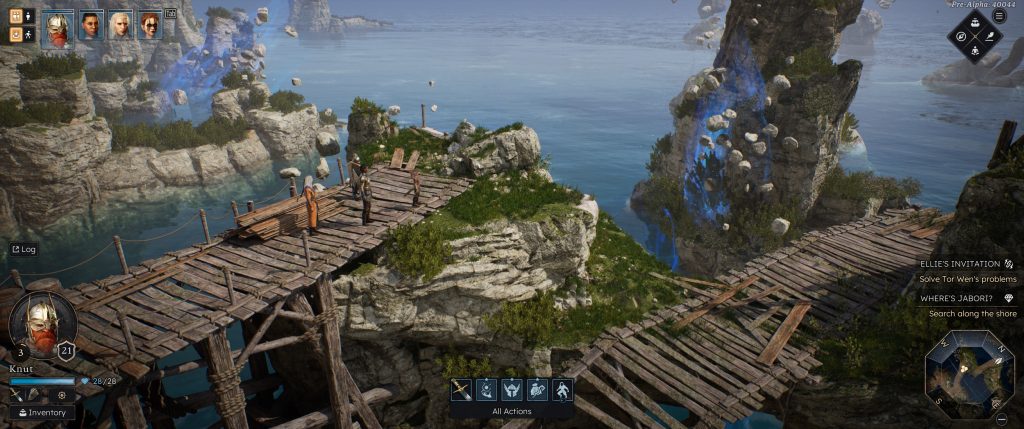Activate the sword attack action
Viewport: 1024px width, 429px height.
(x=461, y=390)
